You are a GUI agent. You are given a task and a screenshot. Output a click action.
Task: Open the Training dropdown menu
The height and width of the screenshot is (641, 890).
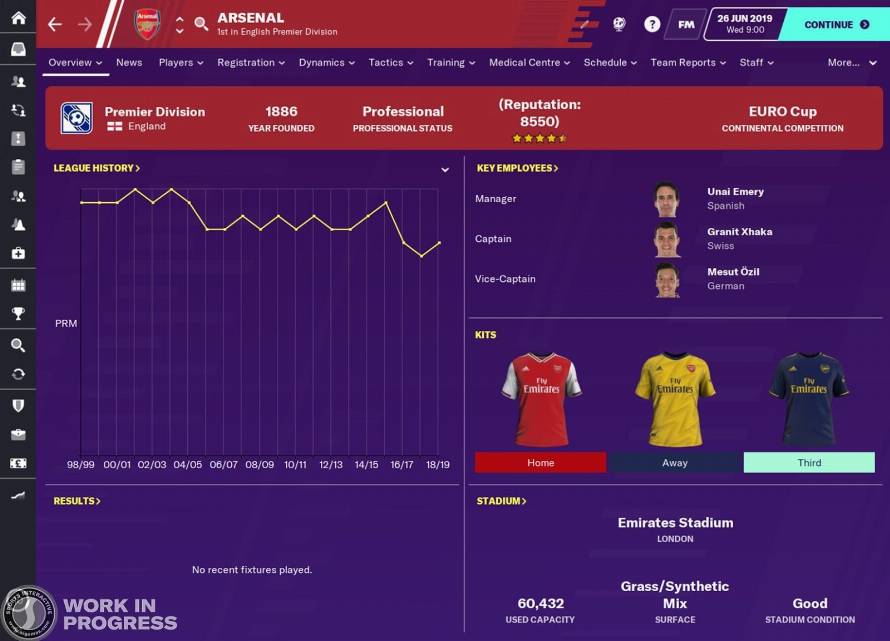[450, 62]
